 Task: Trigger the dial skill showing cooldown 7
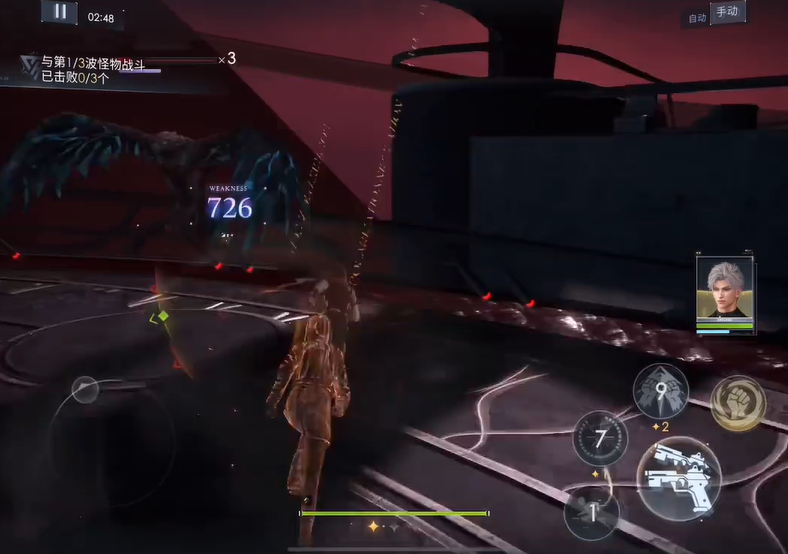pos(600,439)
